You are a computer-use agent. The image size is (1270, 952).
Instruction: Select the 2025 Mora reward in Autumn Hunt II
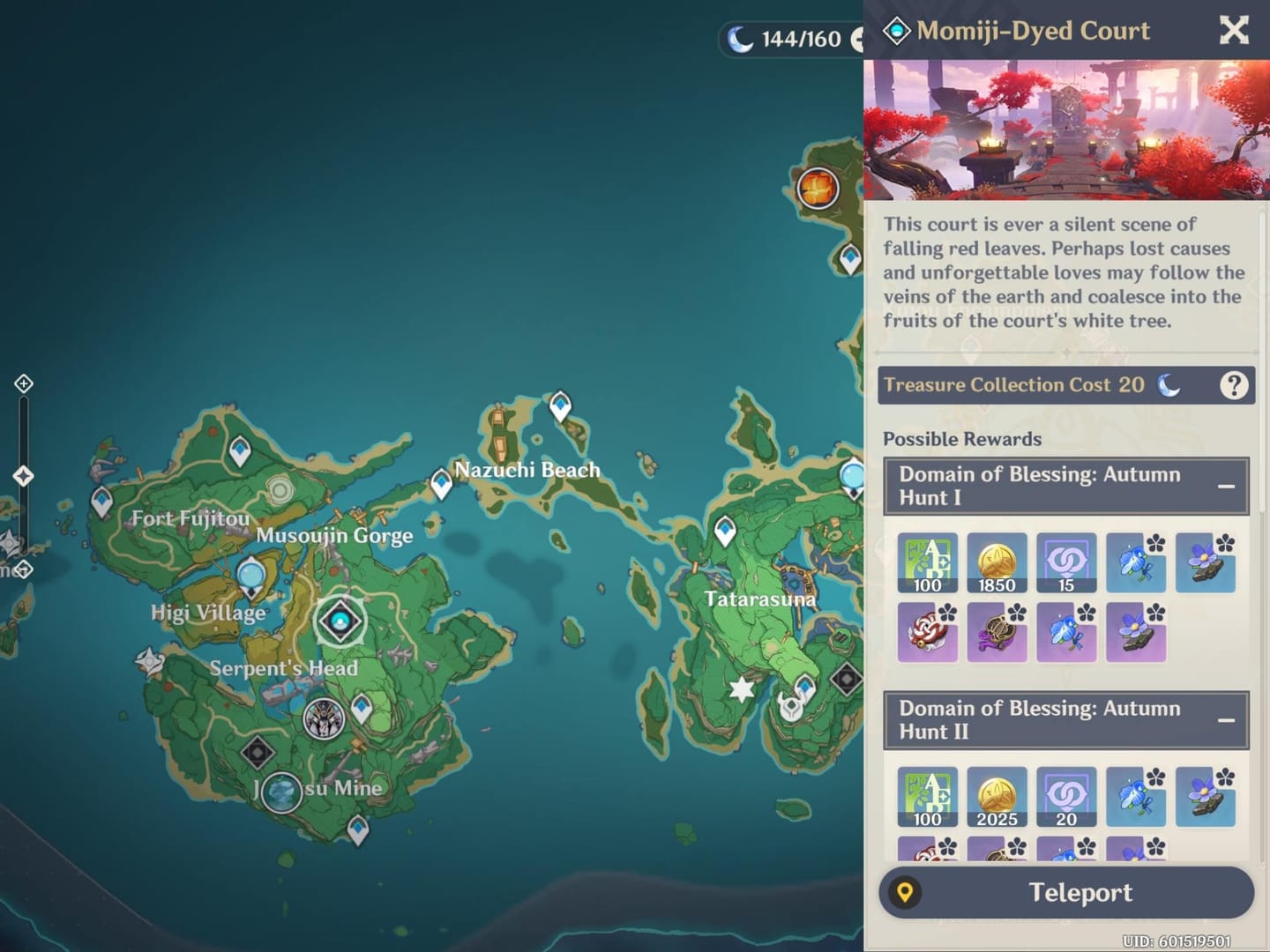click(x=997, y=797)
